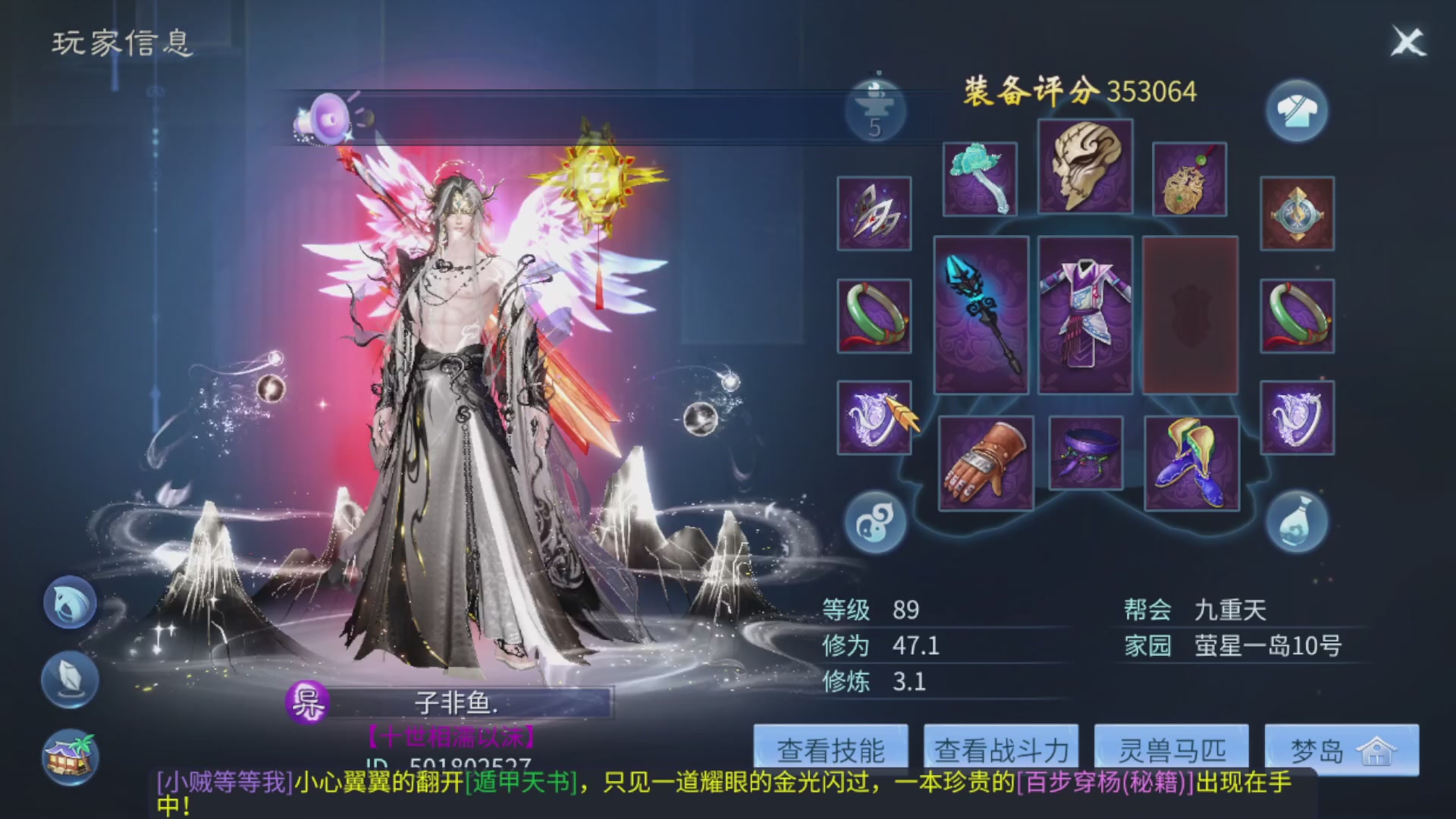Image resolution: width=1456 pixels, height=819 pixels.
Task: Open 查看技能 to view skills
Action: (x=833, y=749)
